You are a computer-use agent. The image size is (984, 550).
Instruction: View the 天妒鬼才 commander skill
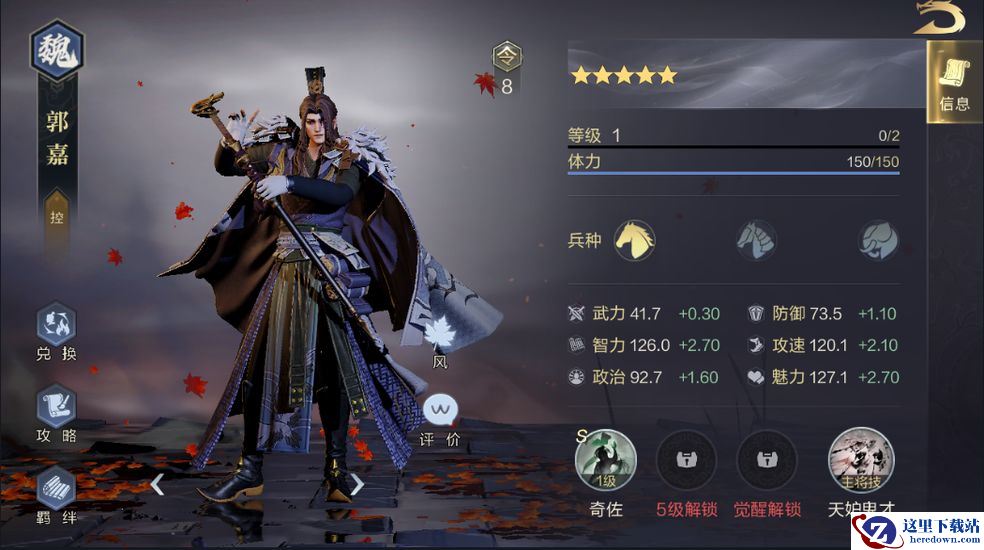click(861, 459)
